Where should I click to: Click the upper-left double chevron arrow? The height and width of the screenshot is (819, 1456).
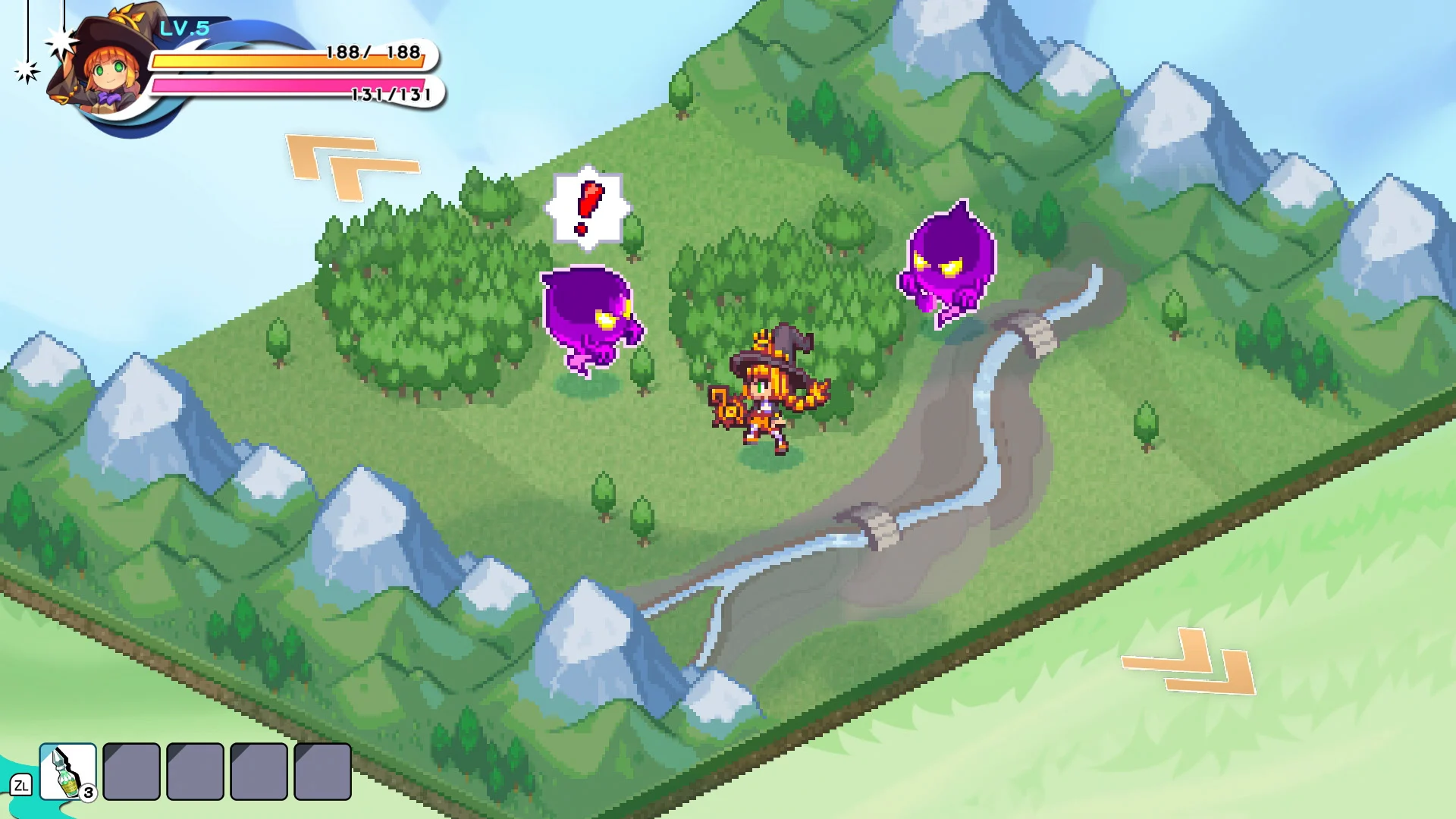(x=350, y=166)
